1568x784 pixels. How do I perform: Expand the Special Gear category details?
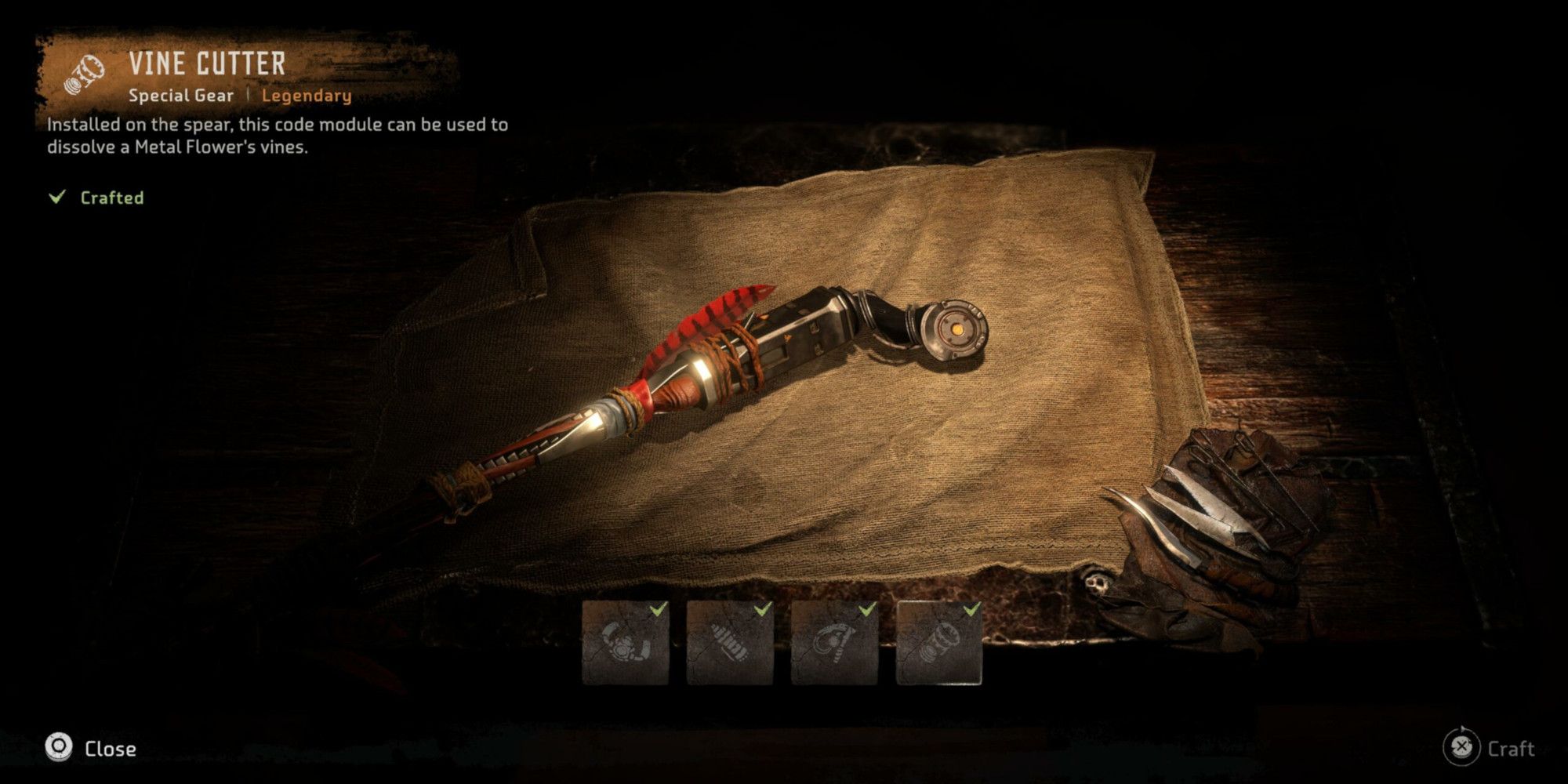tap(182, 96)
